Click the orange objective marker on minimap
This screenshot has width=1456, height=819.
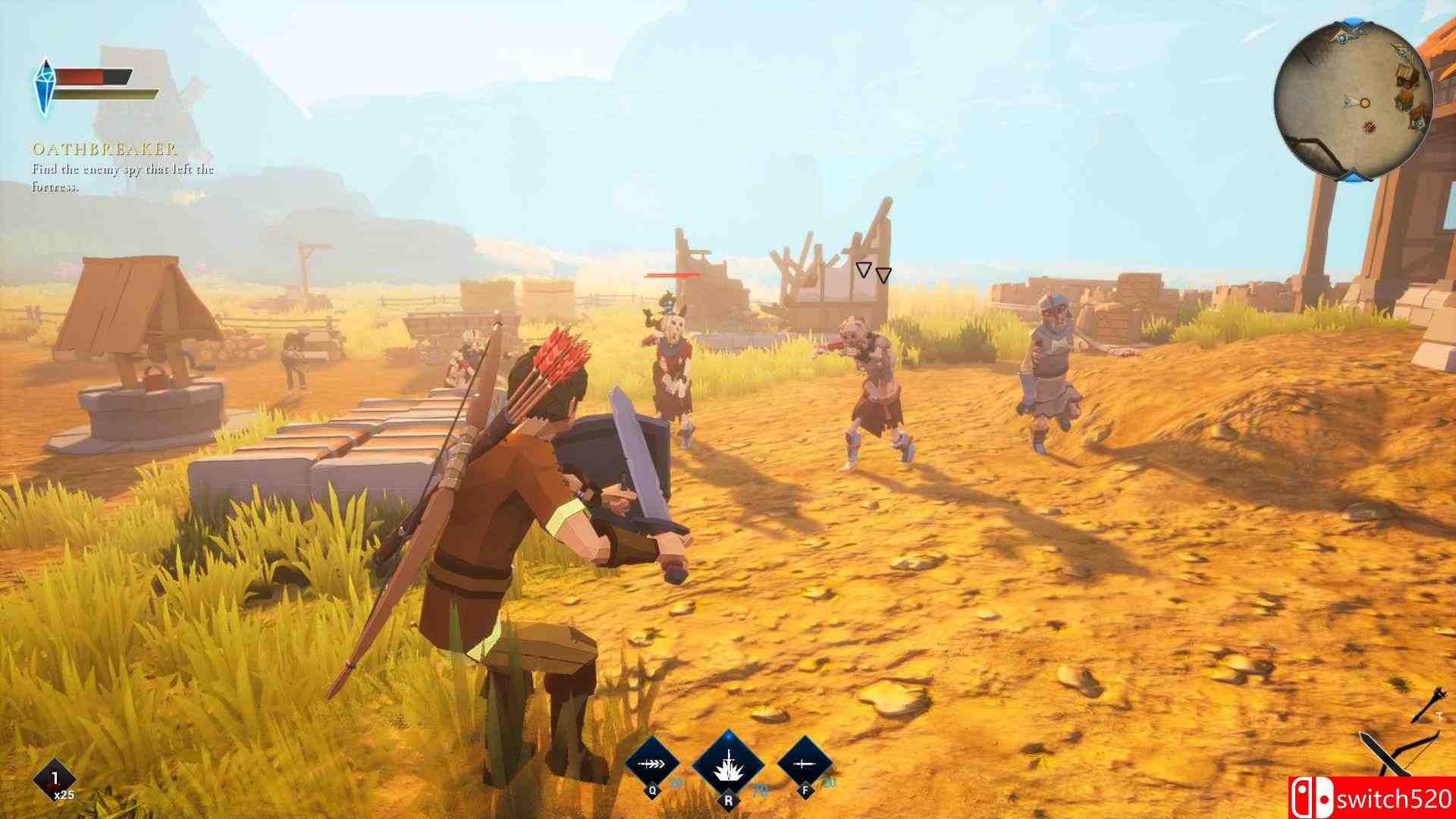click(1364, 102)
